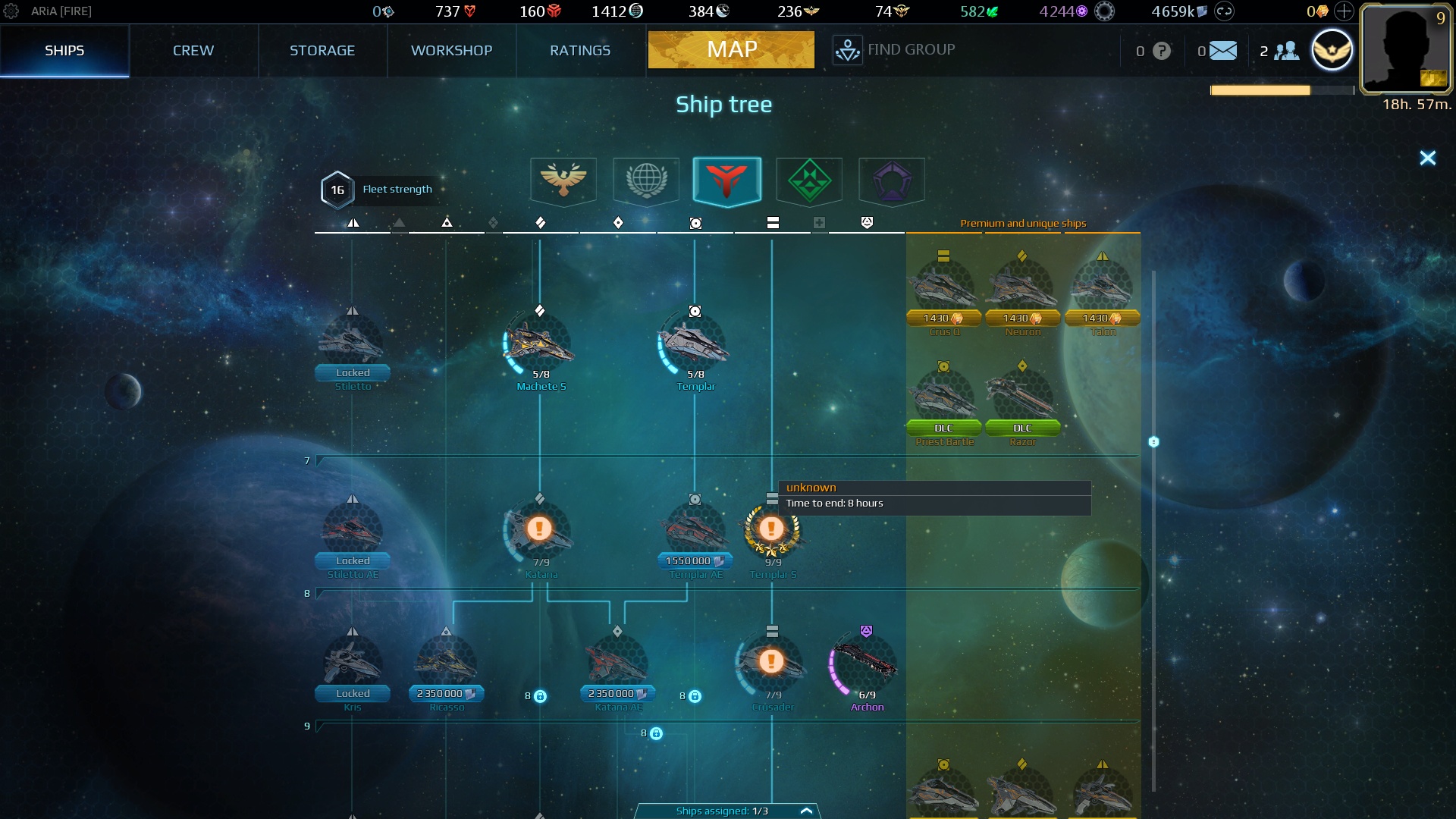1456x819 pixels.
Task: Open the CREW menu
Action: tap(194, 50)
